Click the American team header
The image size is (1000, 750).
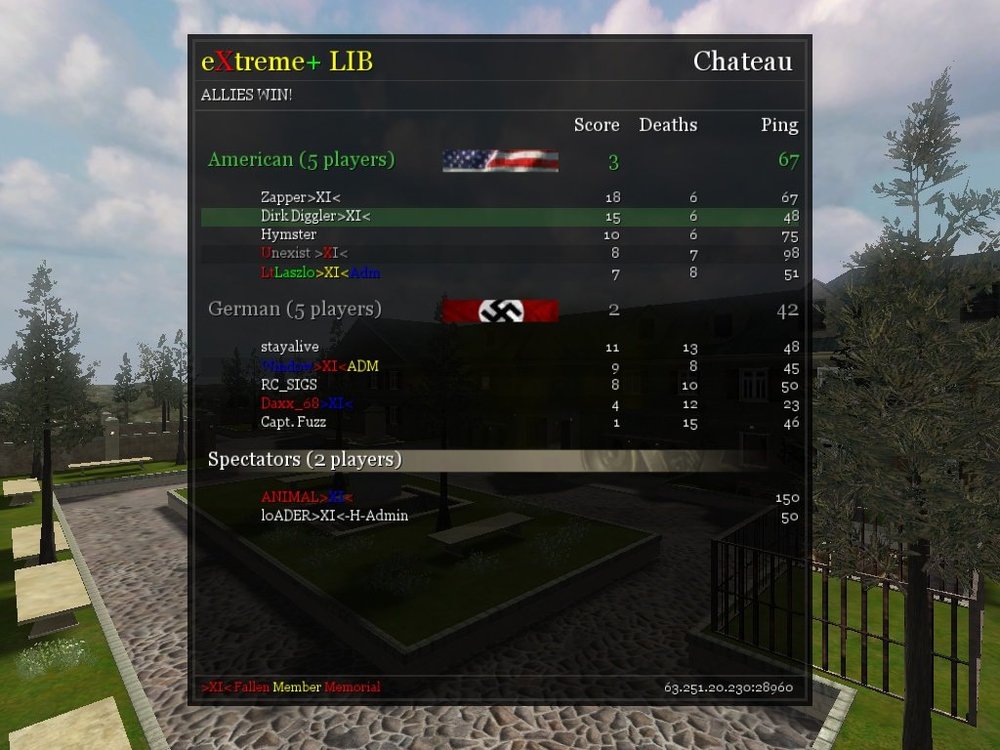301,160
